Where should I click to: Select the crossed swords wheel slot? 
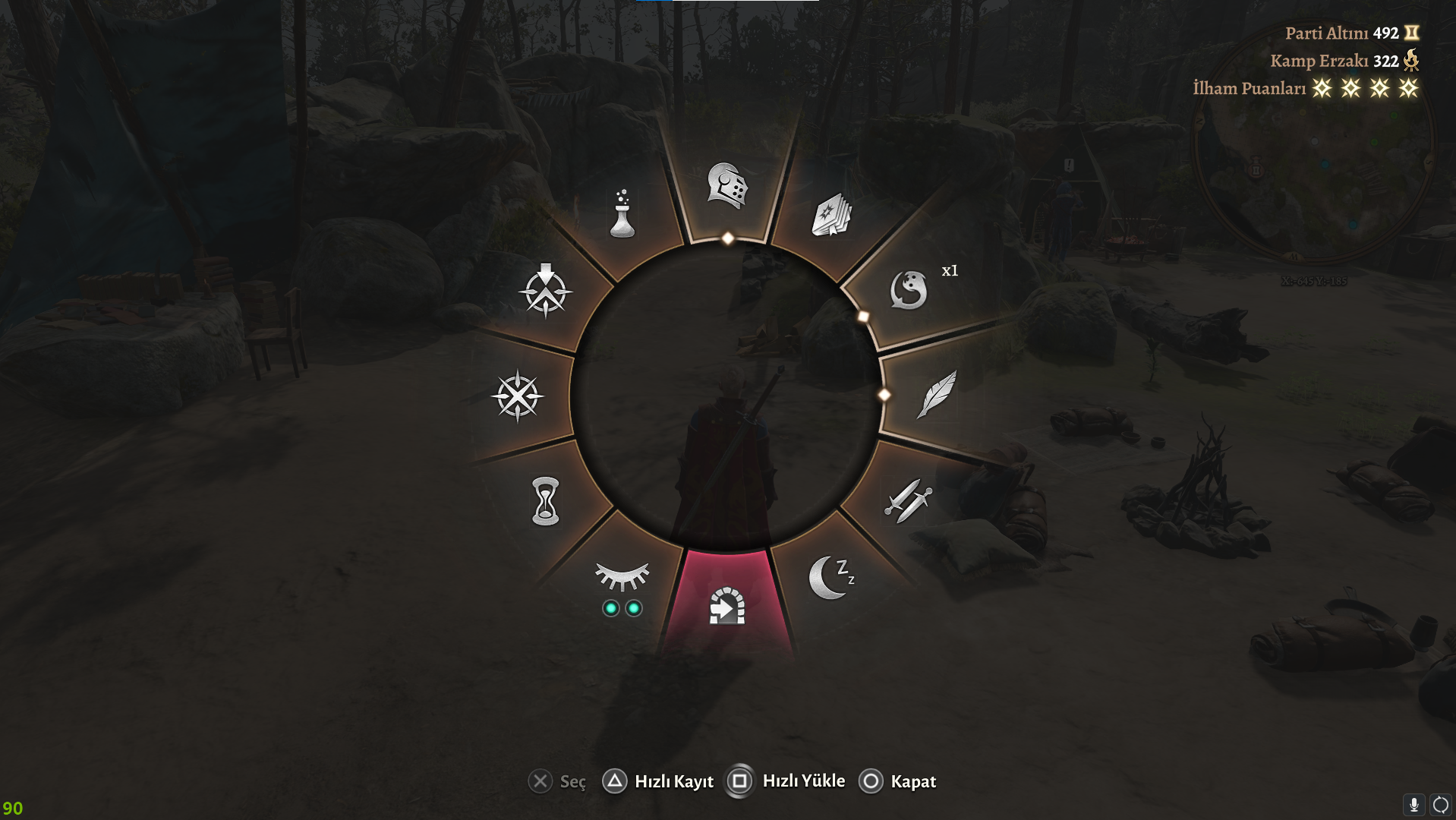pyautogui.click(x=908, y=500)
